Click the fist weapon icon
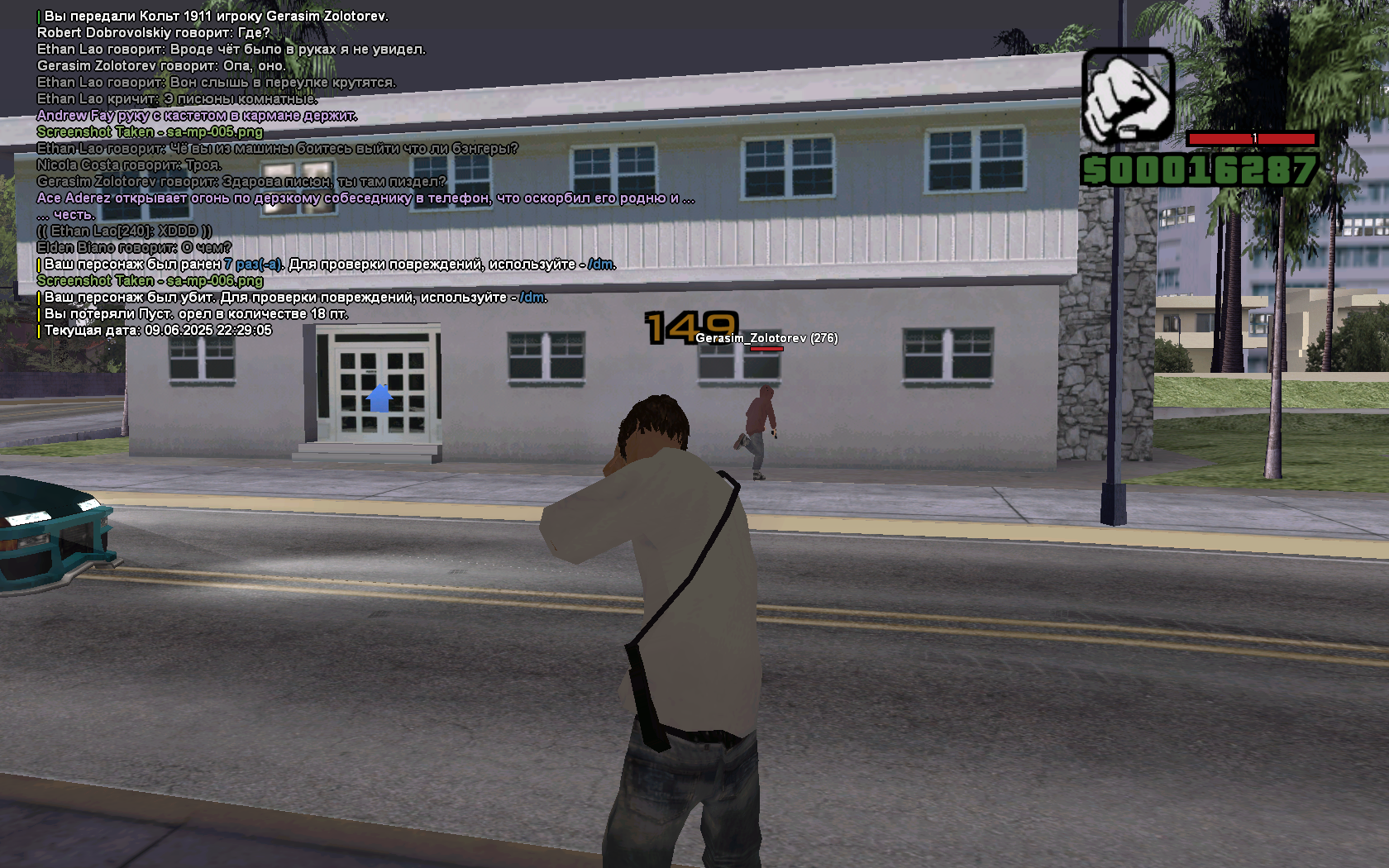Screen dimensions: 1389x868 pos(1128,95)
